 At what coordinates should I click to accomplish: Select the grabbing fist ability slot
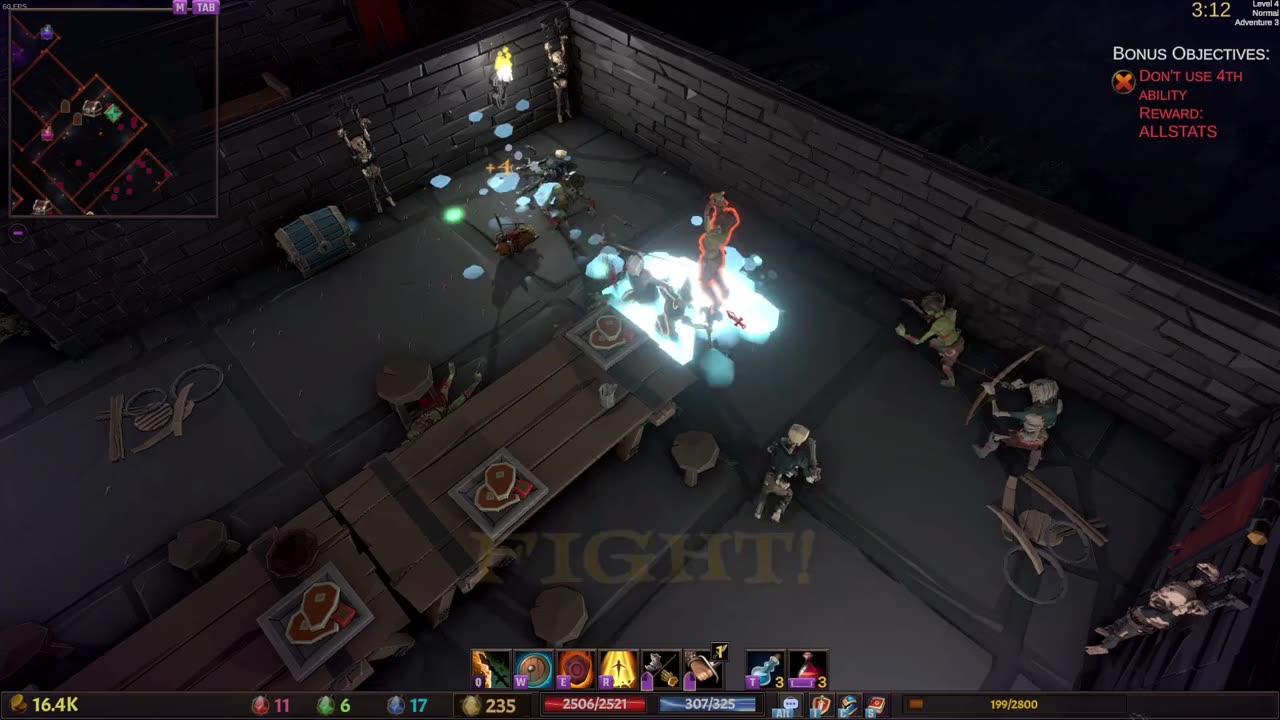coord(703,669)
